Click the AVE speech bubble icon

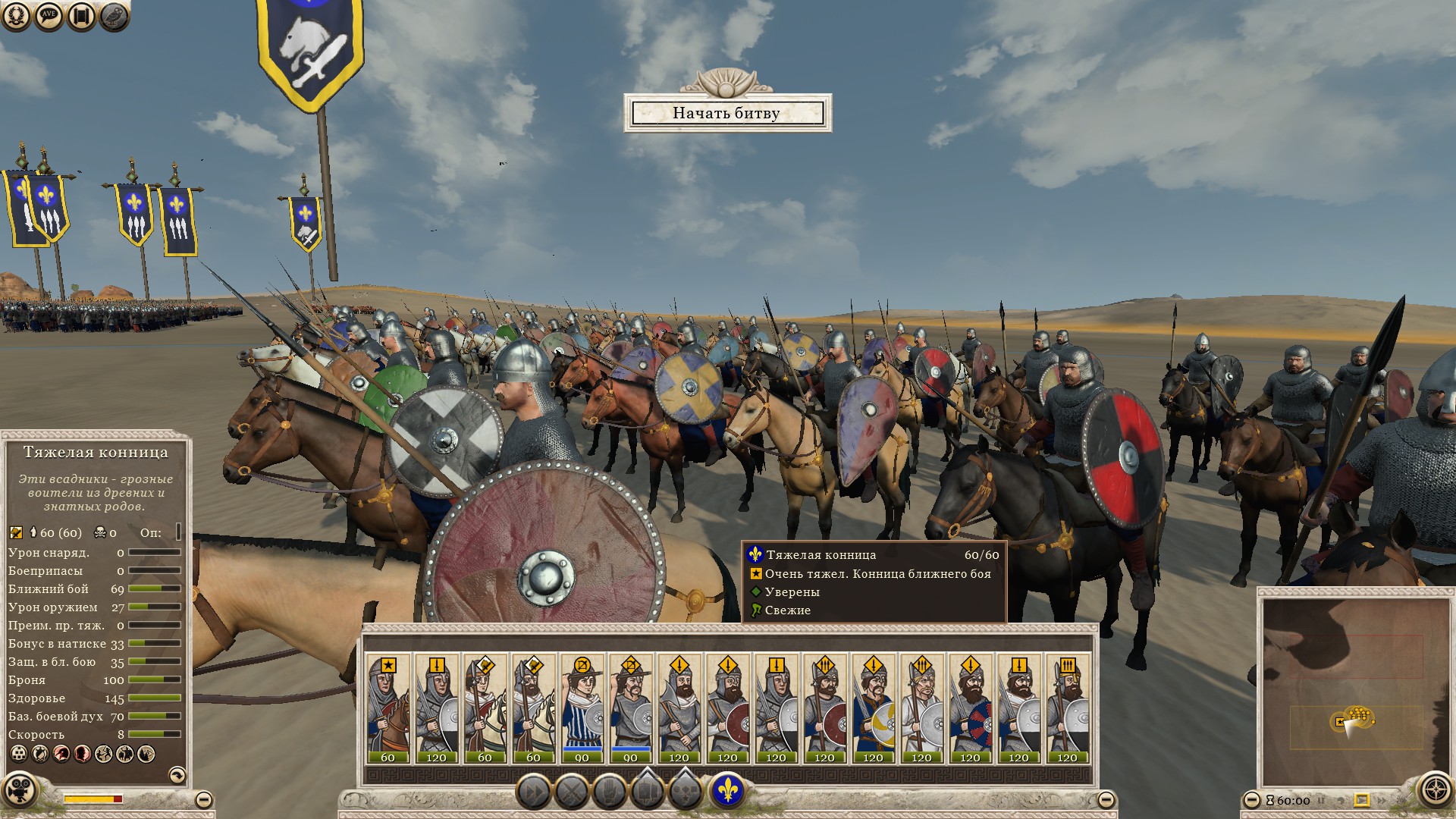[x=48, y=17]
